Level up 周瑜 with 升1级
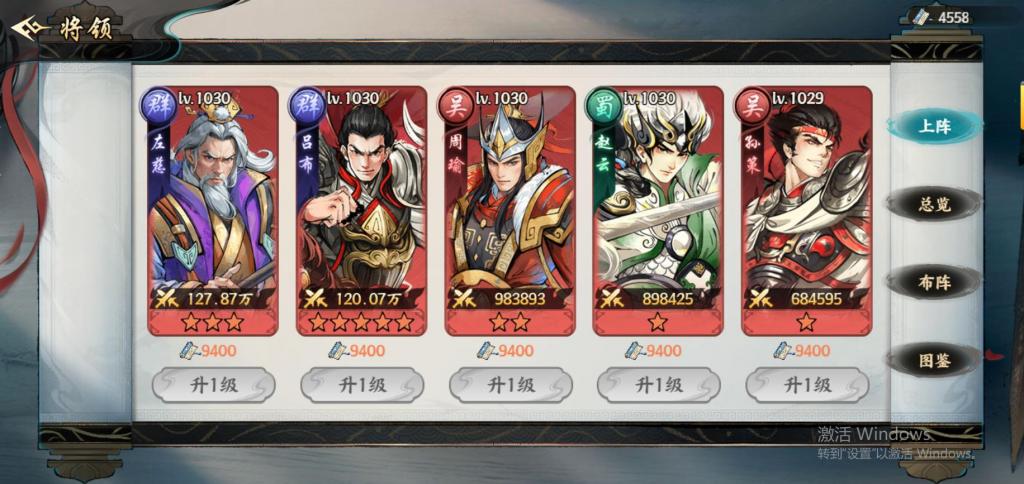The height and width of the screenshot is (484, 1024). coord(509,385)
